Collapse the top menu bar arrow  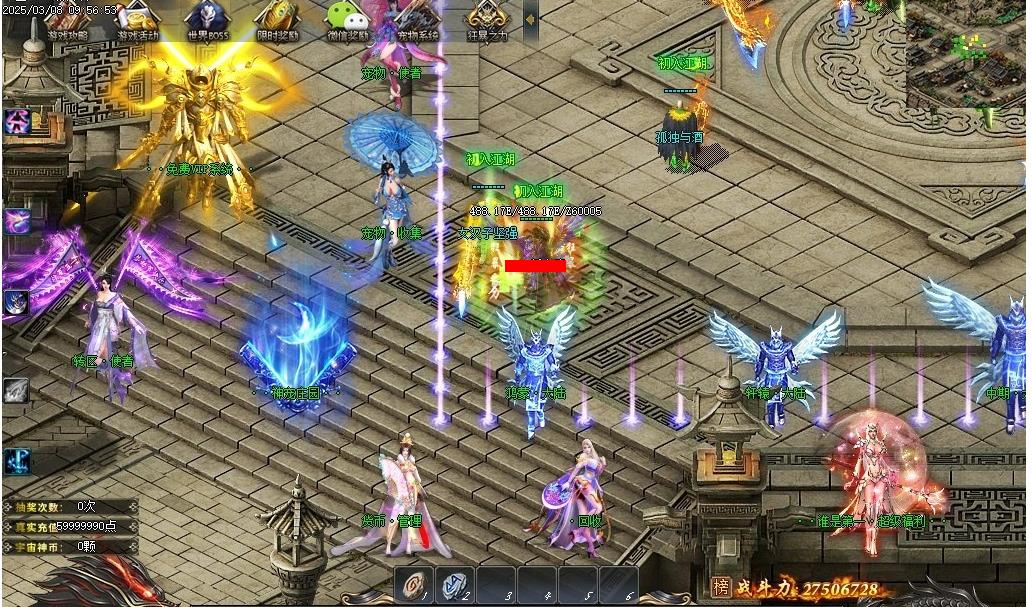530,20
